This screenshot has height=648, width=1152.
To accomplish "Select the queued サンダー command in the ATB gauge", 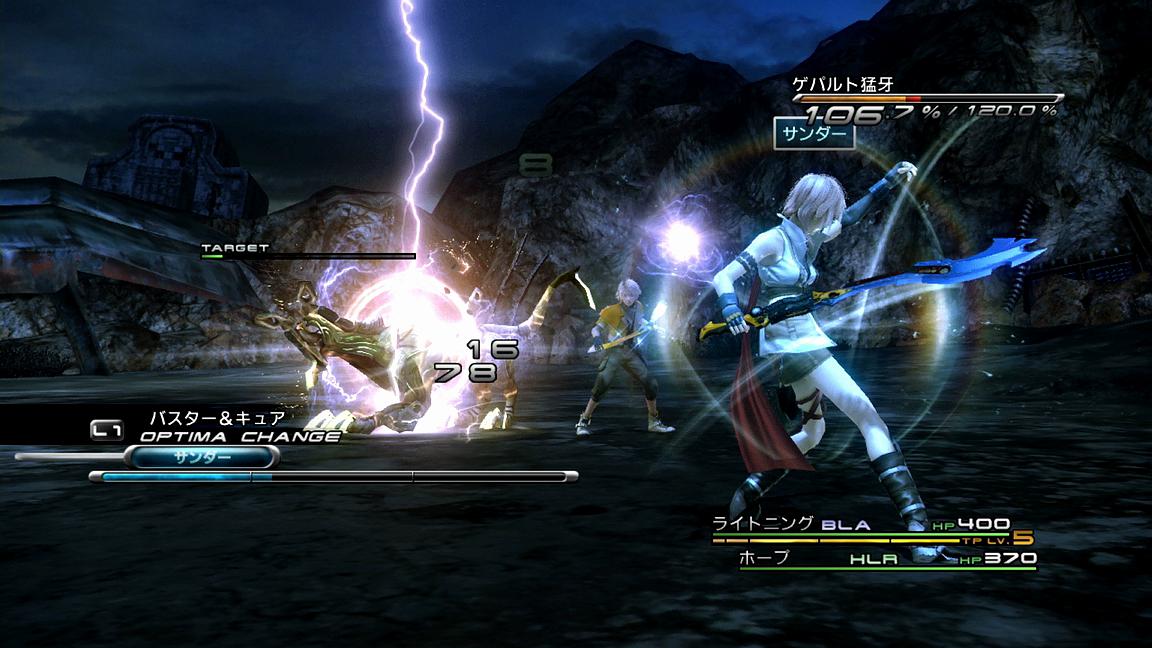I will pos(201,457).
